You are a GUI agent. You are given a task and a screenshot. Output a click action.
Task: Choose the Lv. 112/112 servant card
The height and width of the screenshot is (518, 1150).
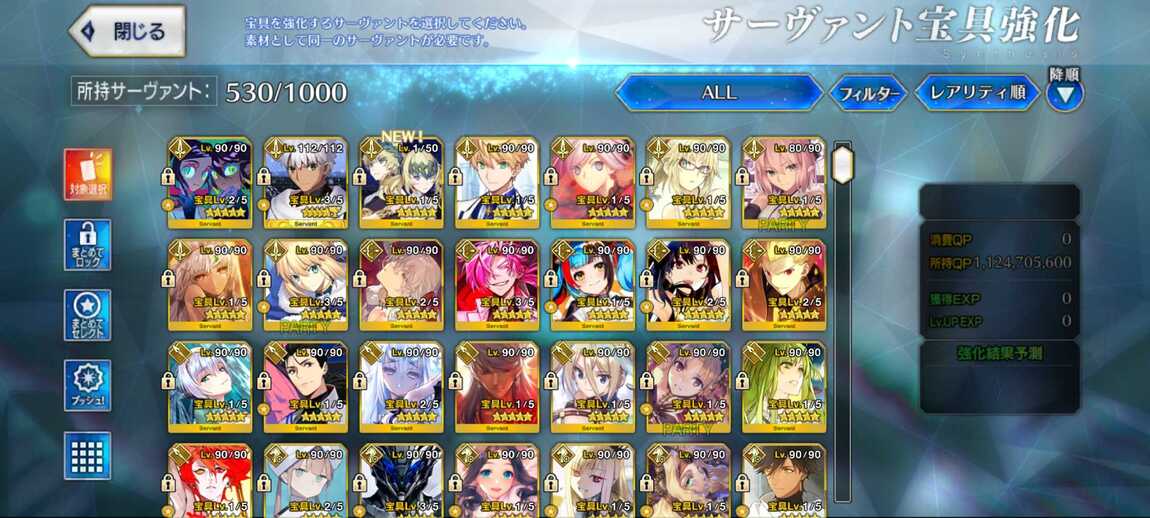(305, 182)
